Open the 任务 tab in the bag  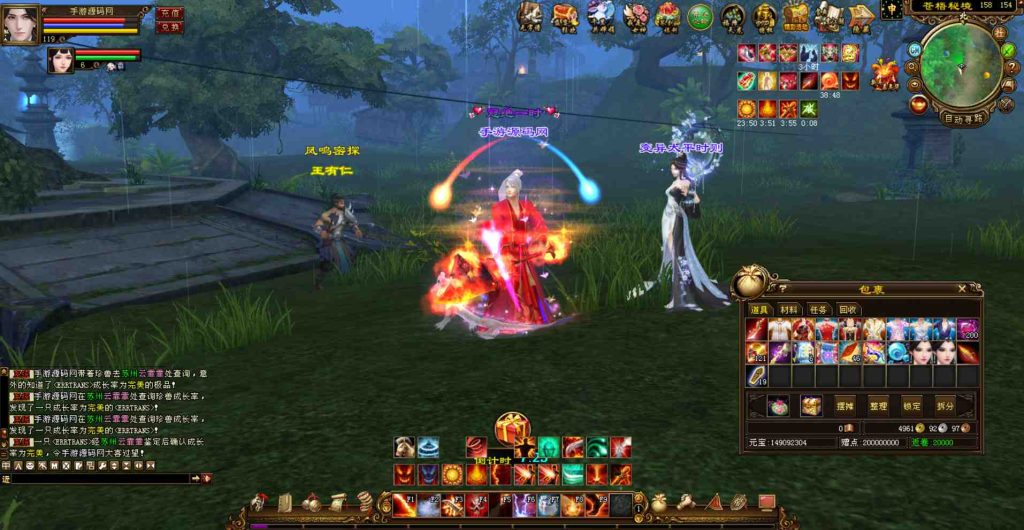[x=818, y=310]
